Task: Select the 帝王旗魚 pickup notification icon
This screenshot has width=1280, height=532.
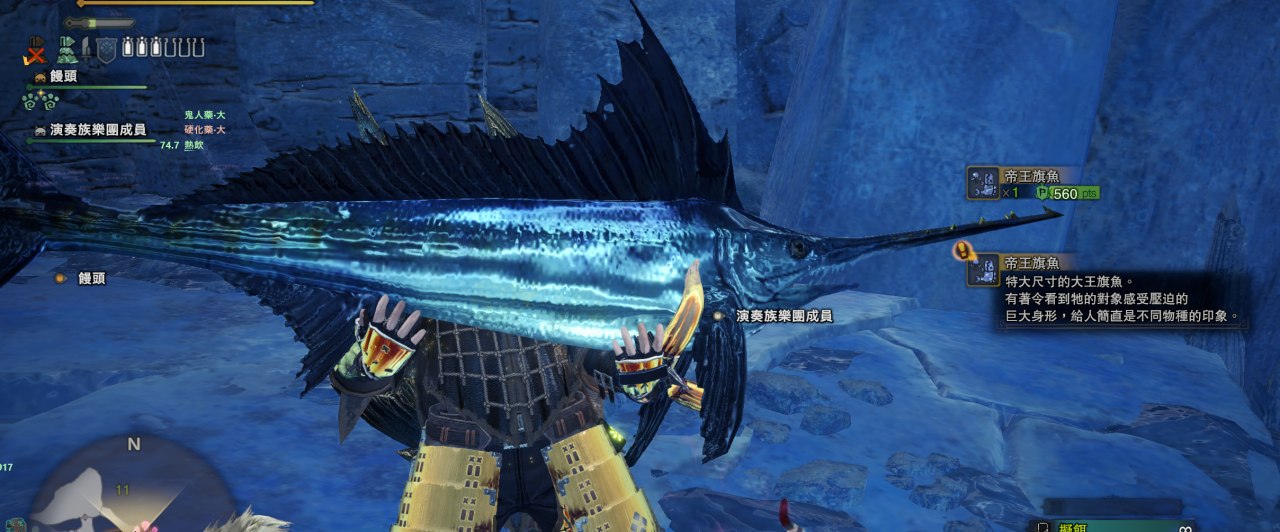Action: coord(983,182)
